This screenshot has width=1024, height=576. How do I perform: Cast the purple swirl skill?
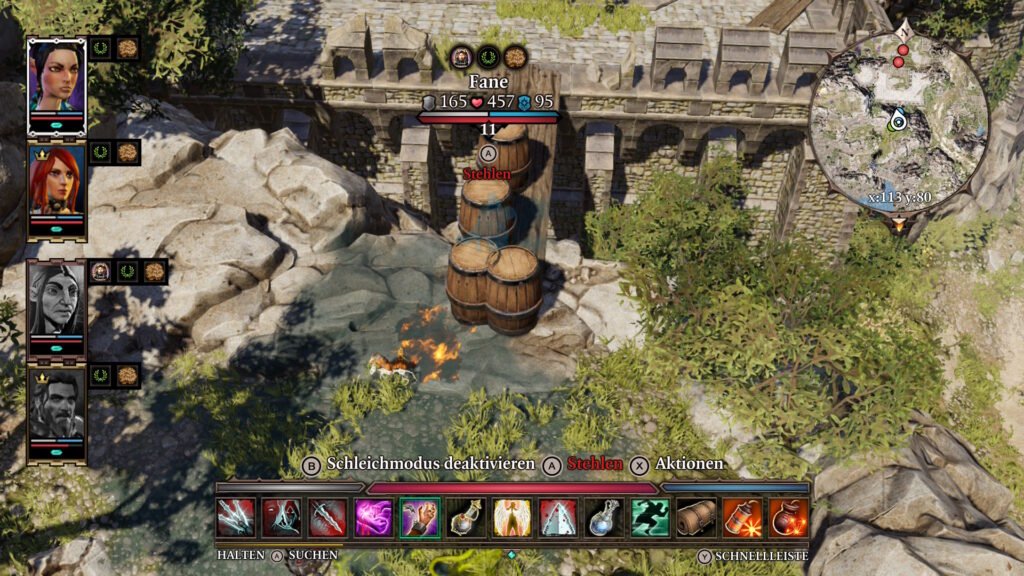(x=374, y=518)
